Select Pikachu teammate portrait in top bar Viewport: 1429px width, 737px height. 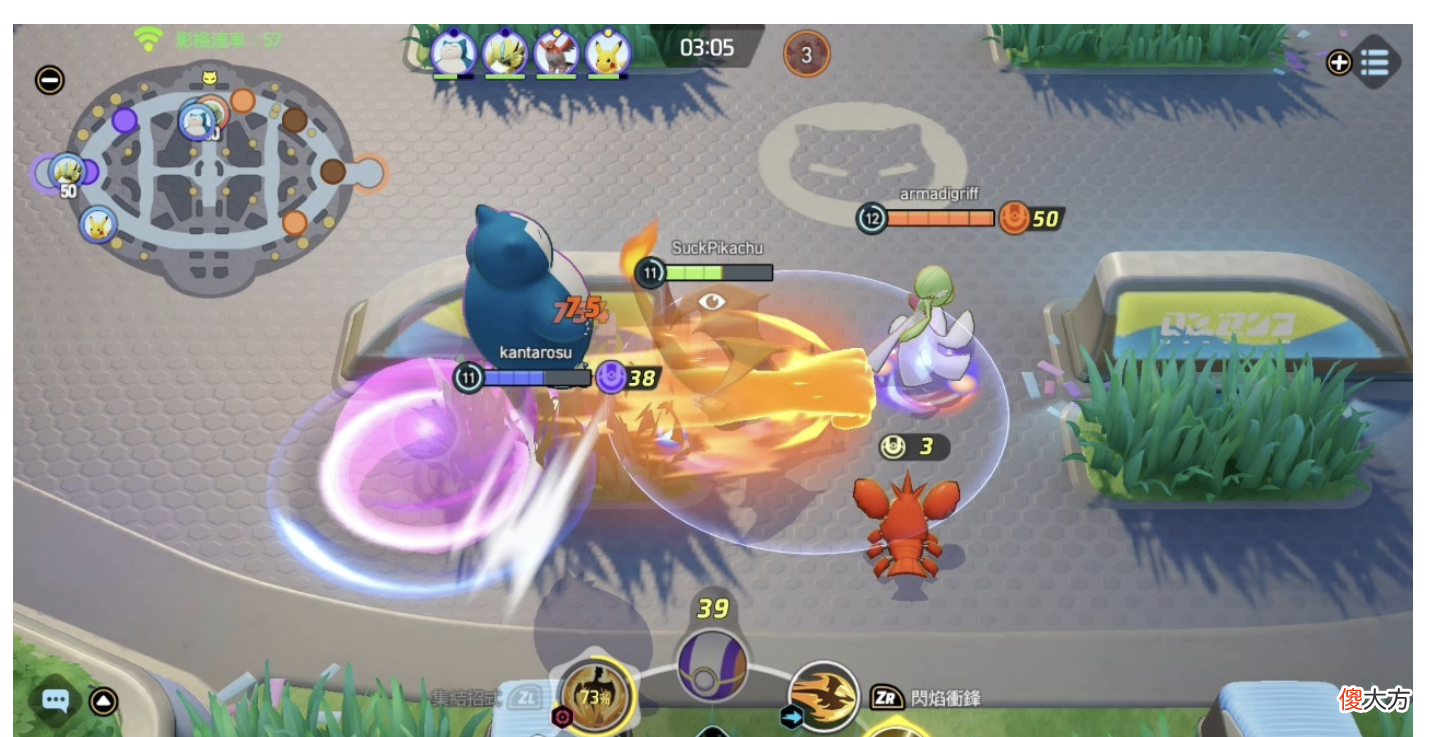608,51
